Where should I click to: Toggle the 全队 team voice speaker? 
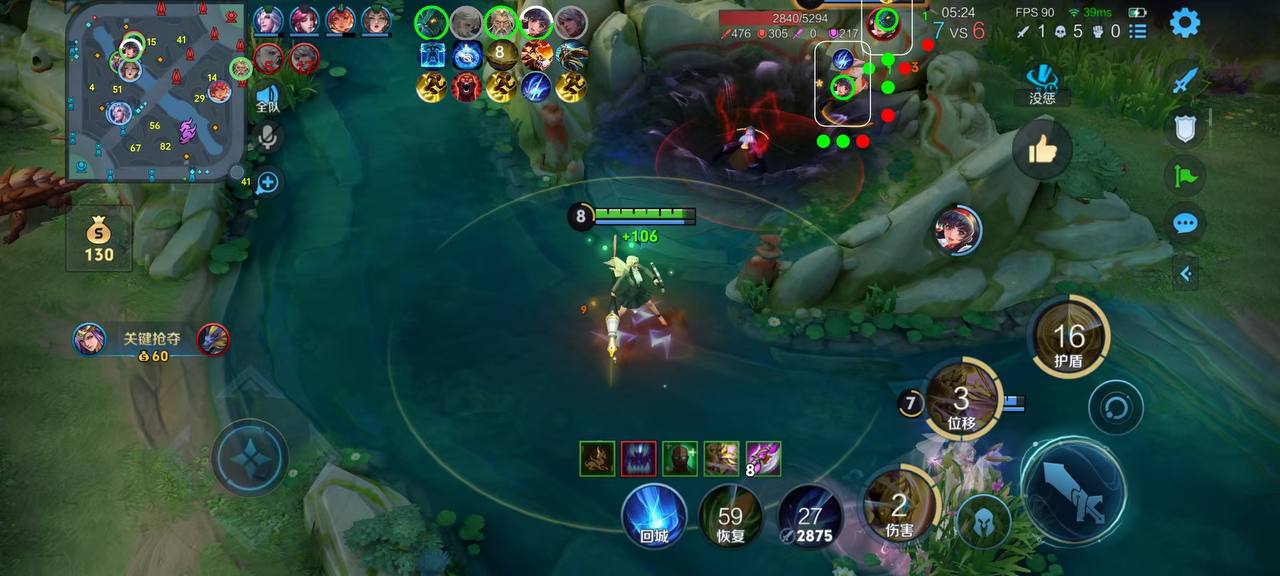pos(267,98)
